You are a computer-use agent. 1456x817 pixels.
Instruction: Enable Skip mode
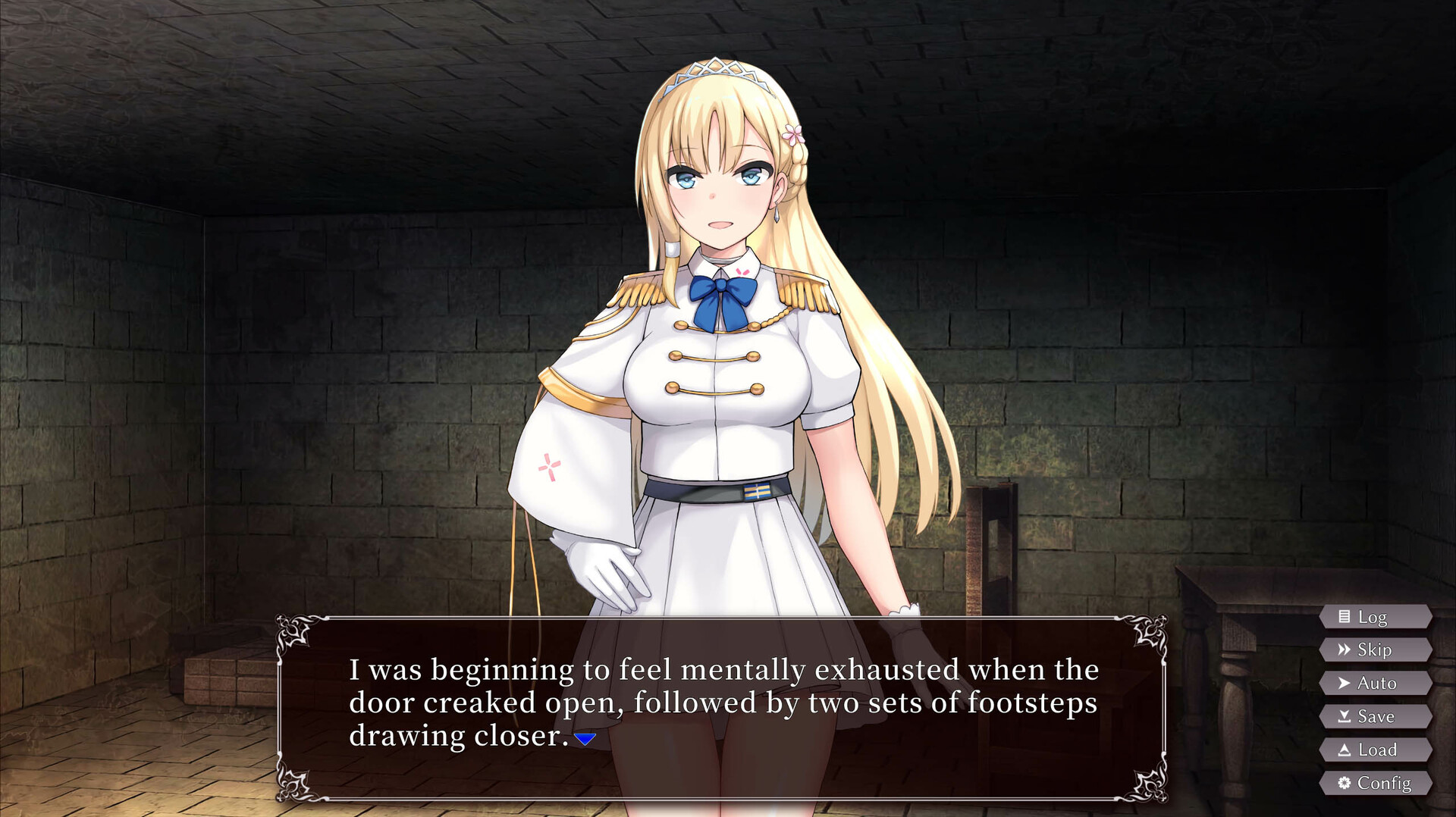click(1376, 650)
